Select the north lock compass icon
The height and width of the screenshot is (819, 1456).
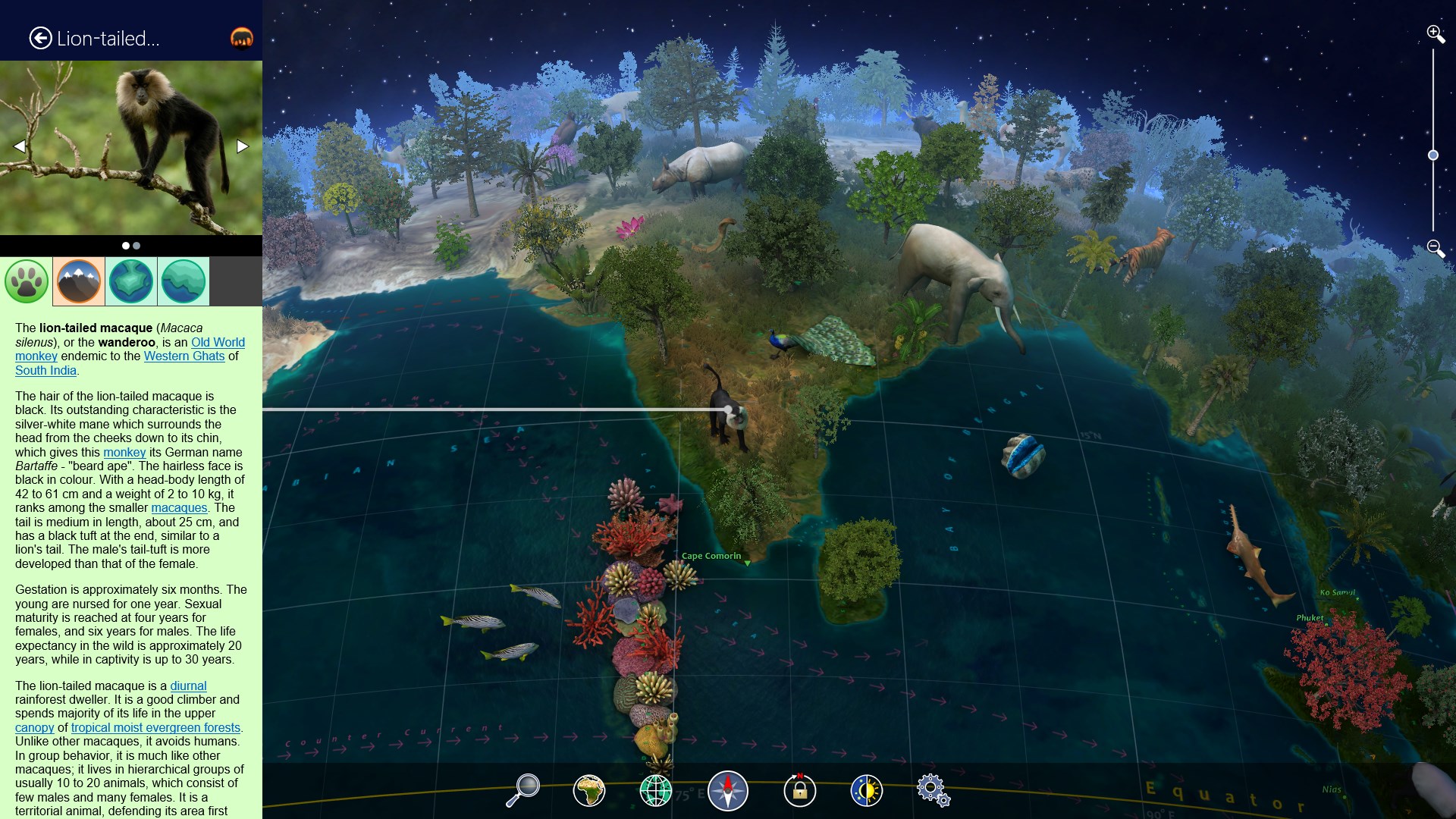pyautogui.click(x=799, y=789)
